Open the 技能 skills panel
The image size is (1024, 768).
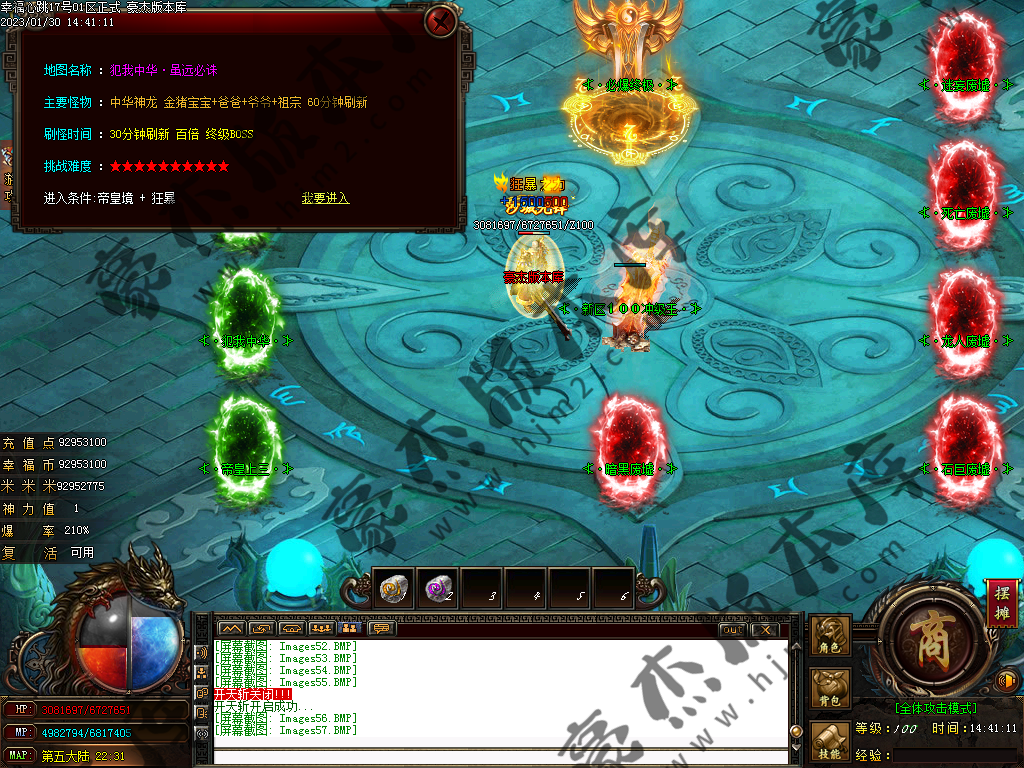(831, 742)
